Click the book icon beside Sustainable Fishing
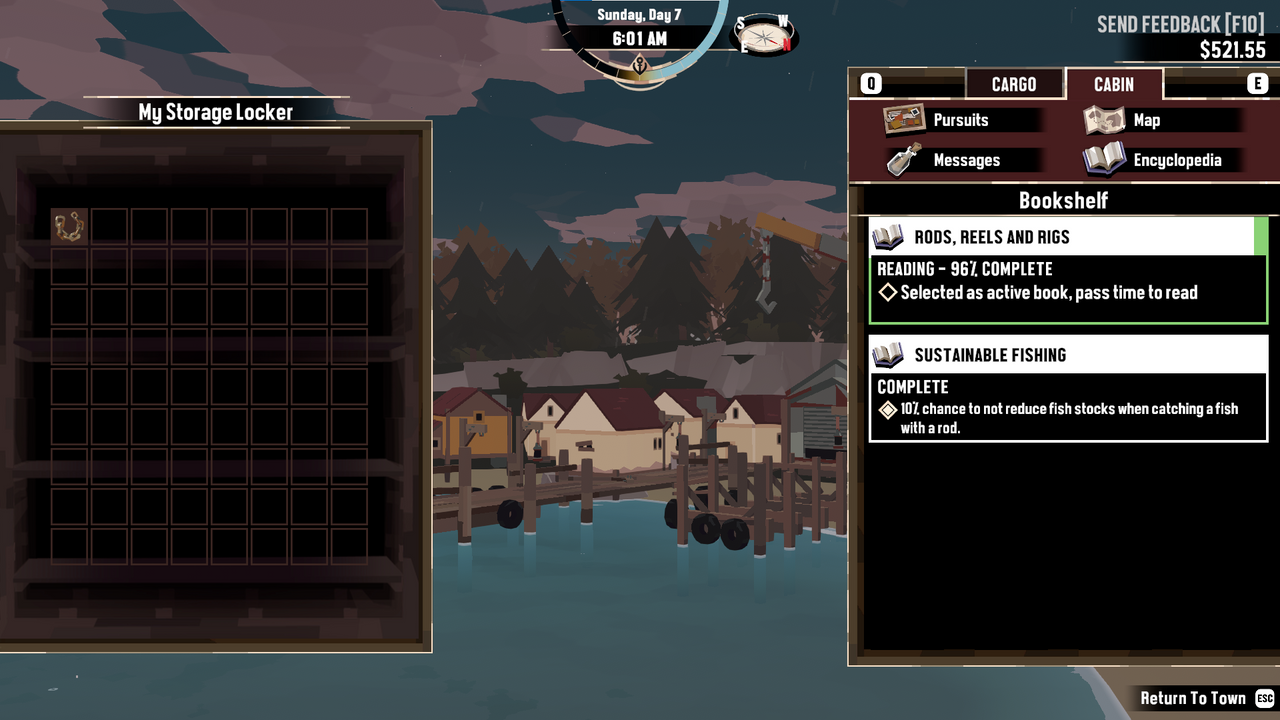Image resolution: width=1280 pixels, height=720 pixels. [x=889, y=354]
